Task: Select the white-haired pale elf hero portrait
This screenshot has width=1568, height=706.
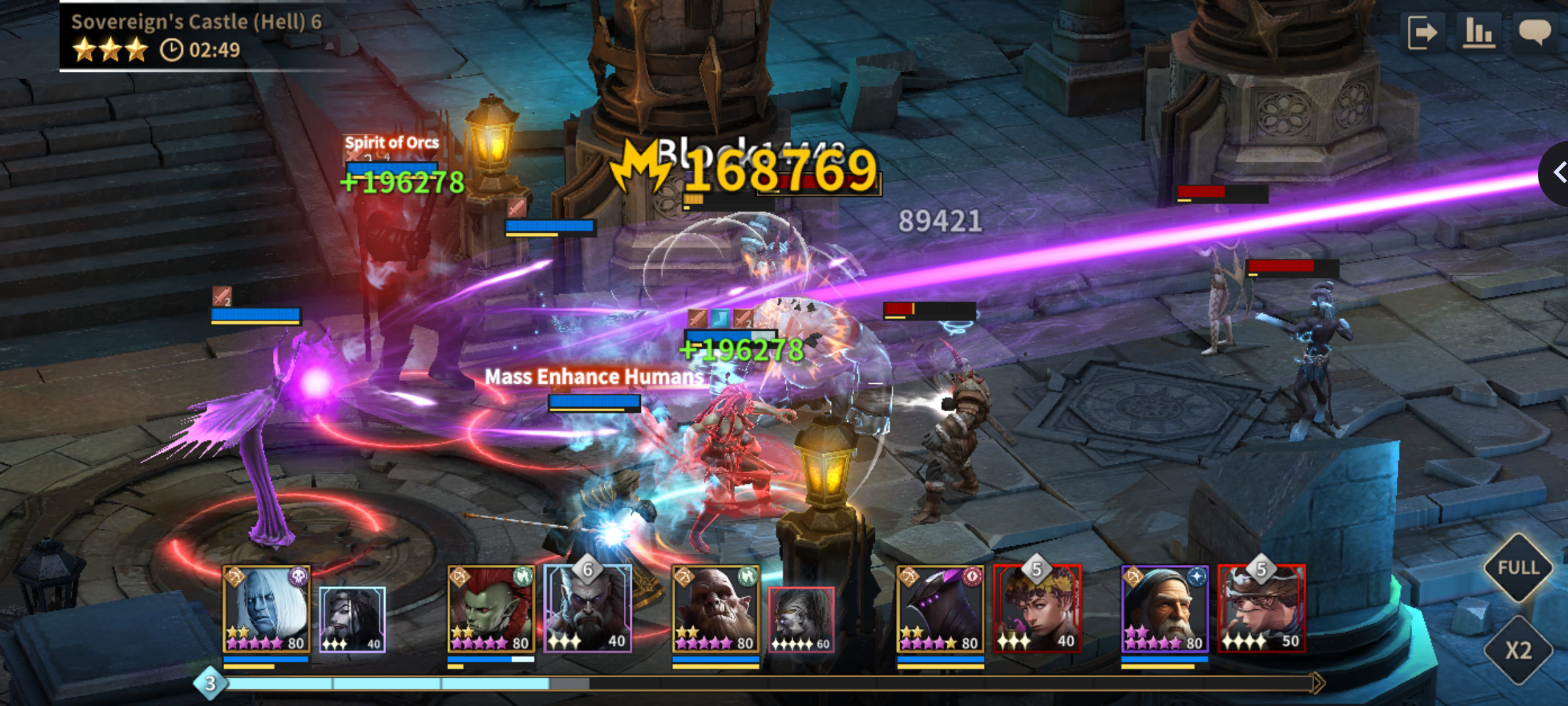Action: pos(266,609)
